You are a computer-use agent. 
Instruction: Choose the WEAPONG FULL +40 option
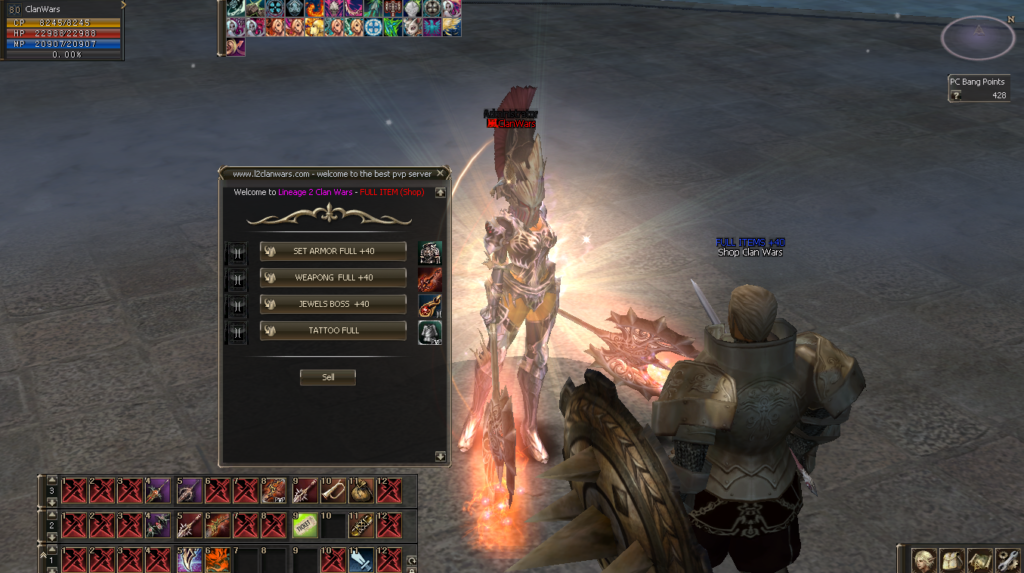(333, 277)
